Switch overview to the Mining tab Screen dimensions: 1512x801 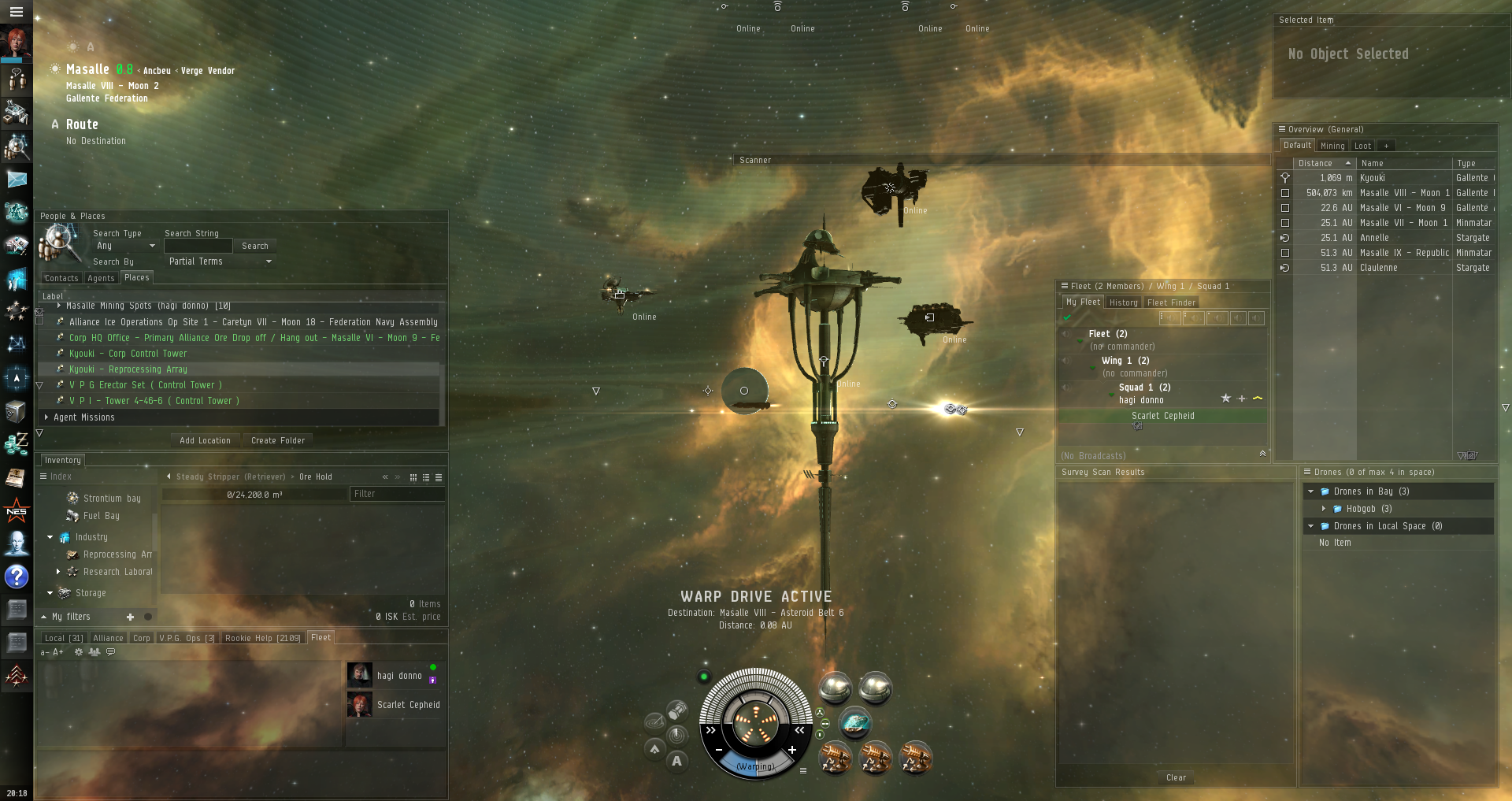click(1332, 146)
